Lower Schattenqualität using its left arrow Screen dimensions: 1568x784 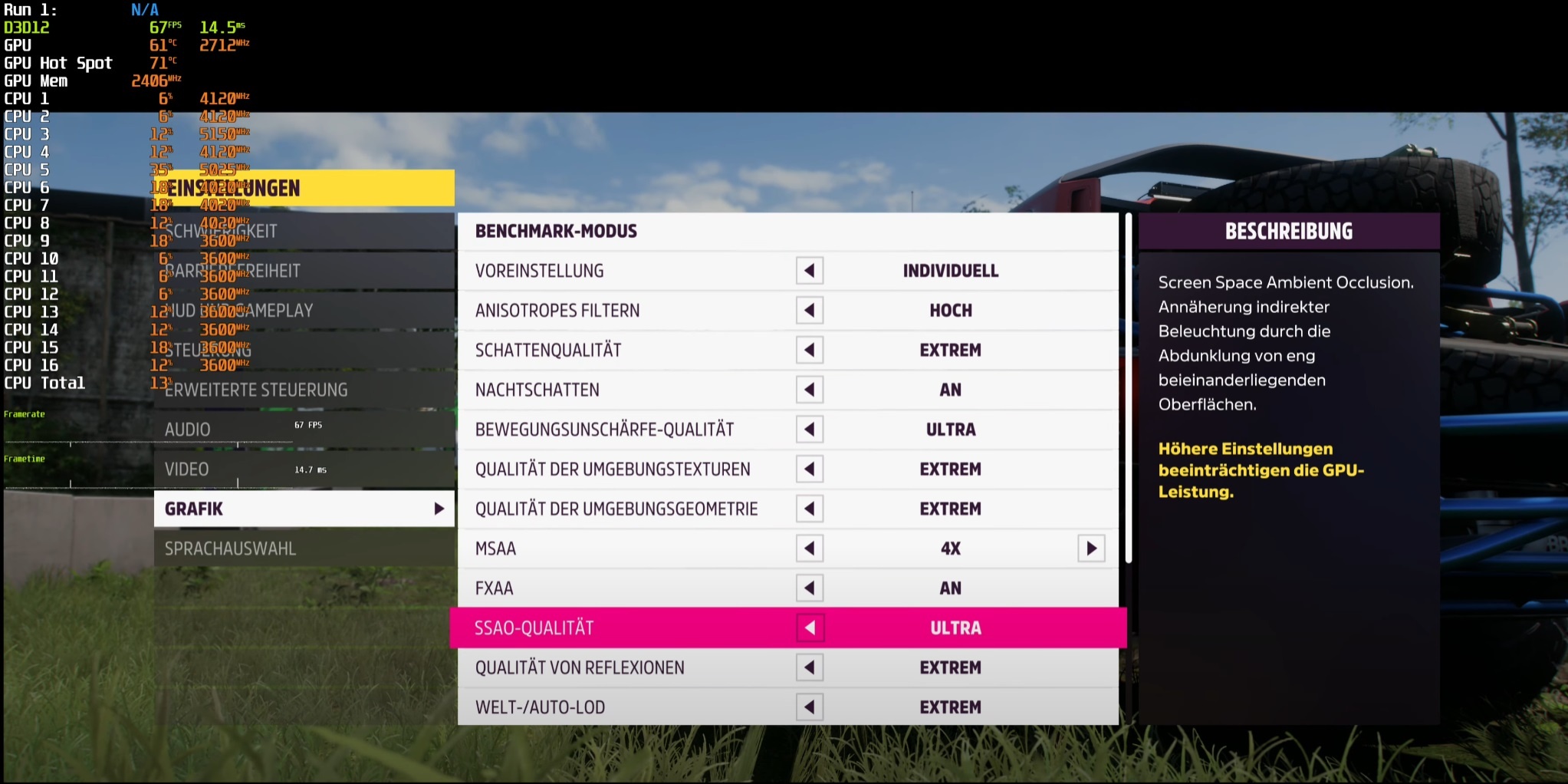(x=810, y=351)
